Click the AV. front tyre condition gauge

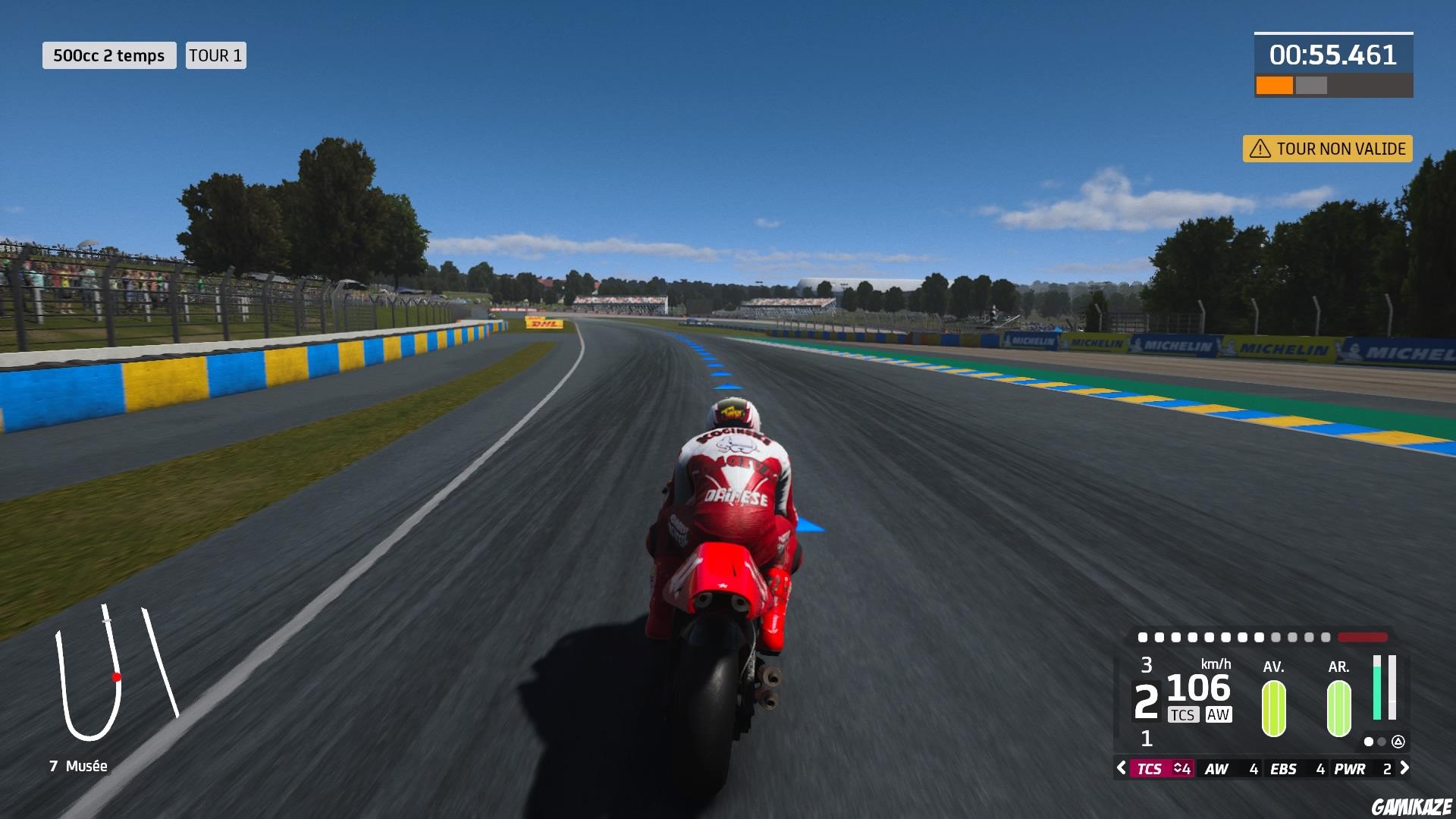(1273, 708)
